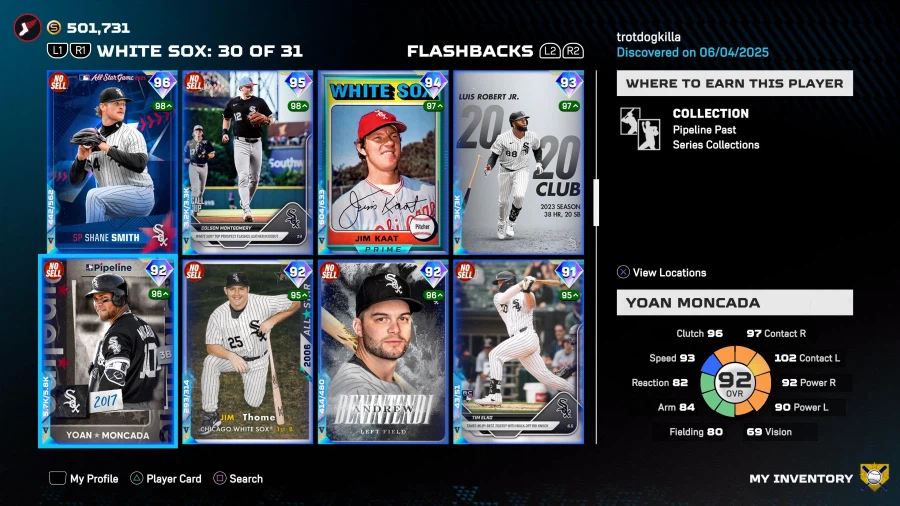Show View Locations for this player
This screenshot has height=506, width=900.
pyautogui.click(x=660, y=272)
